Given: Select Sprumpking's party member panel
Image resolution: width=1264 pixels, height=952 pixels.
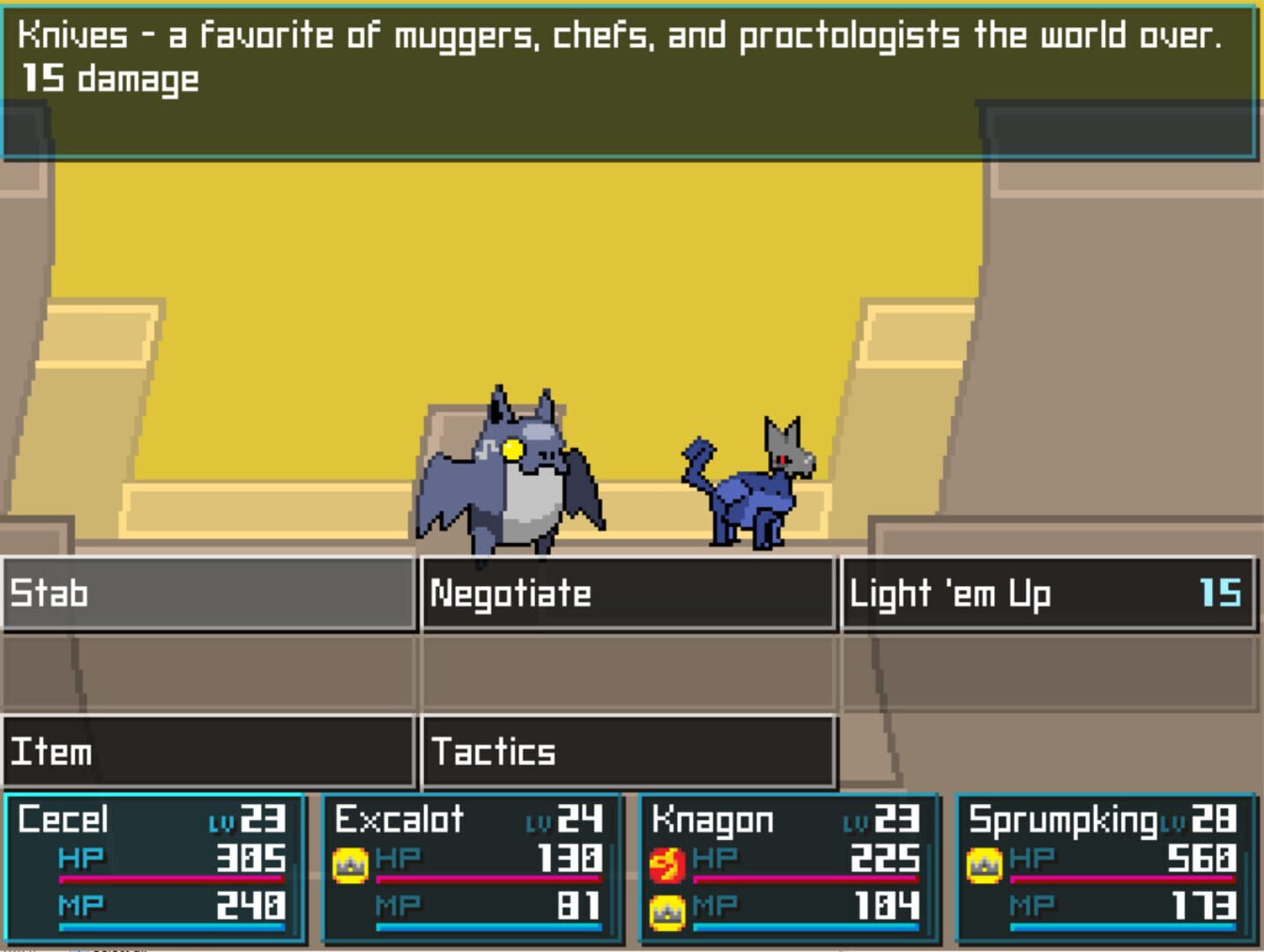Looking at the screenshot, I should [1106, 868].
